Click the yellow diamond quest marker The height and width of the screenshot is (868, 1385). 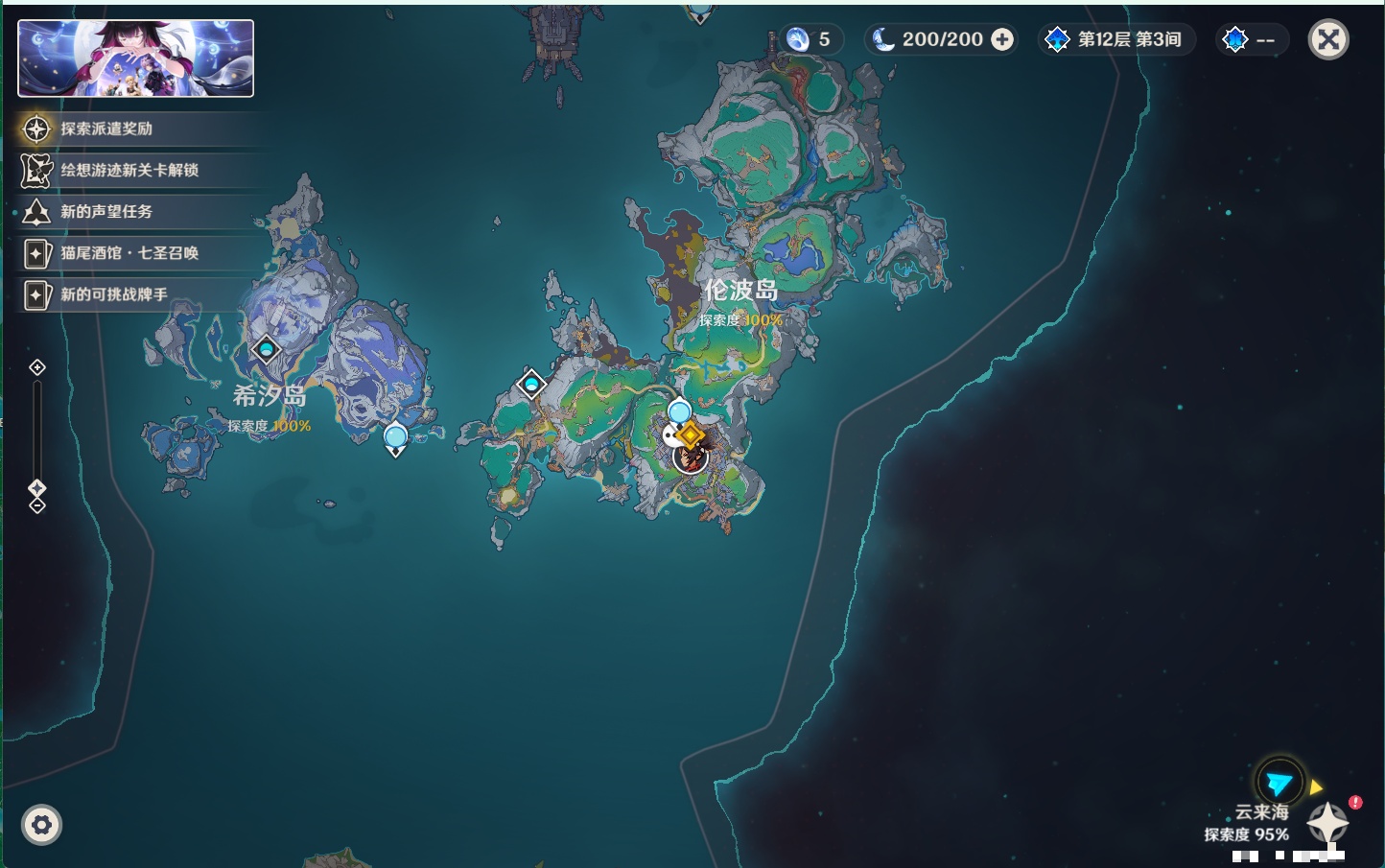(689, 435)
